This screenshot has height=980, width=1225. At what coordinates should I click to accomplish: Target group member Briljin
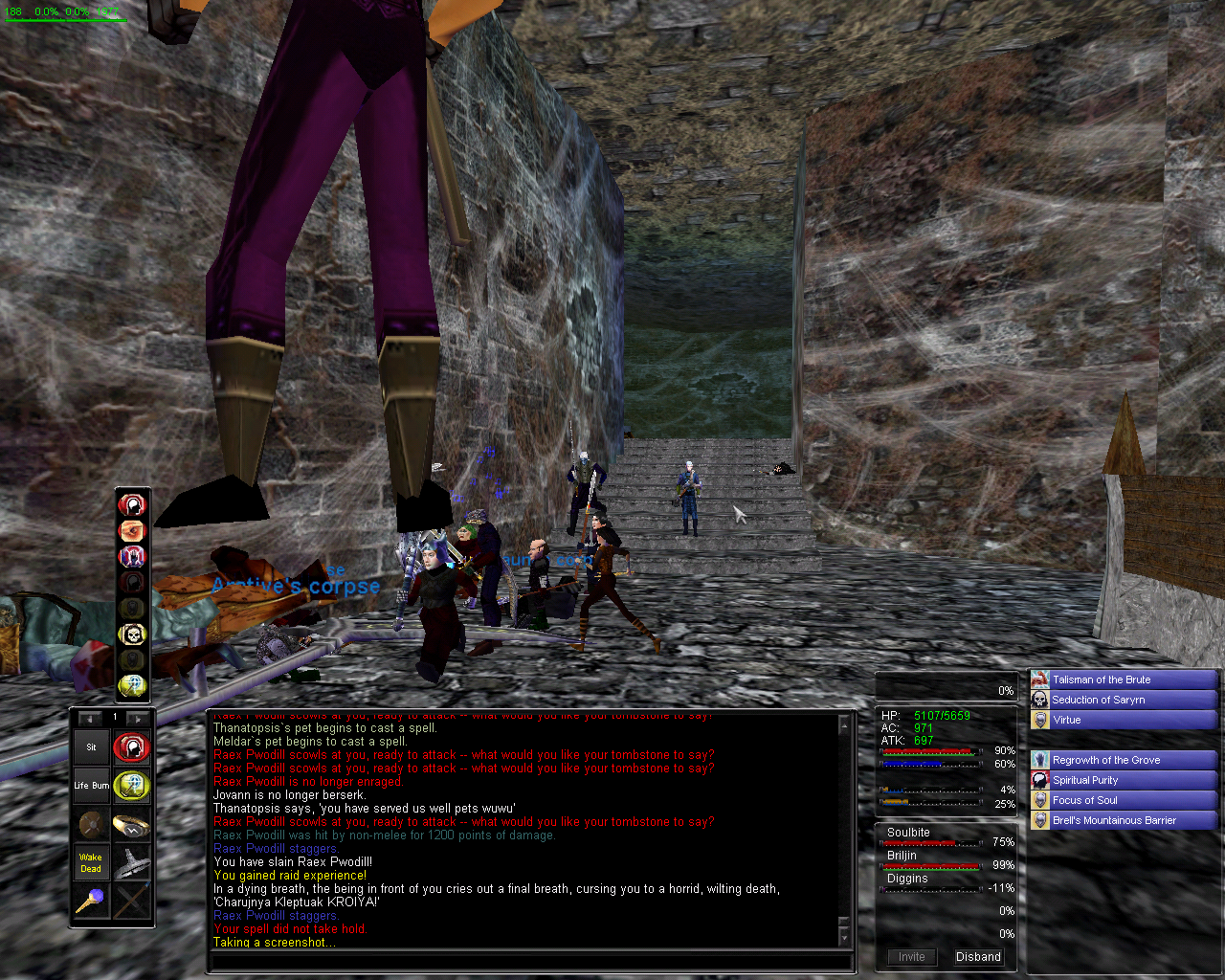902,856
